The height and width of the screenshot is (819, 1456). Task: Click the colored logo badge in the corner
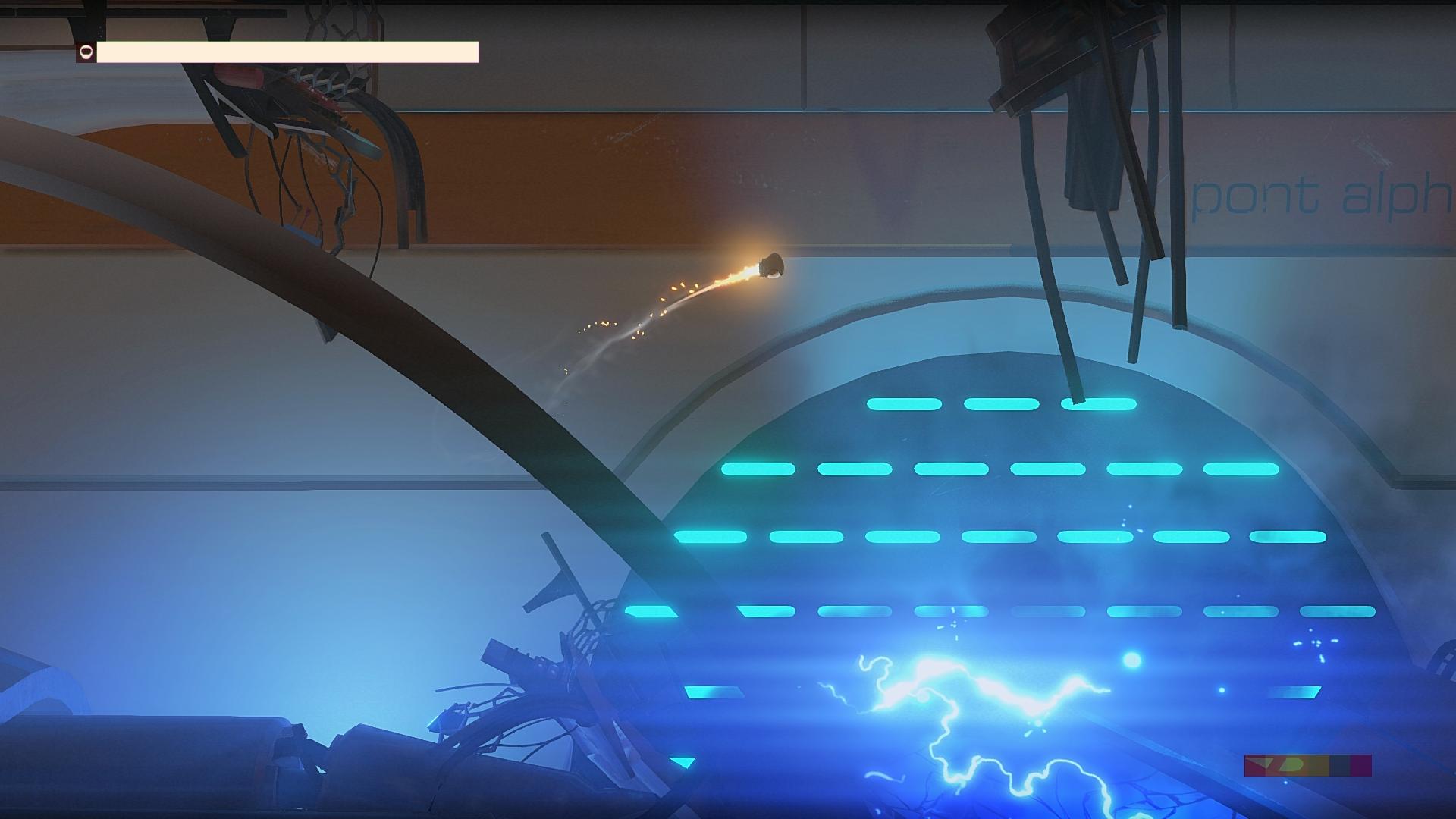click(1307, 765)
